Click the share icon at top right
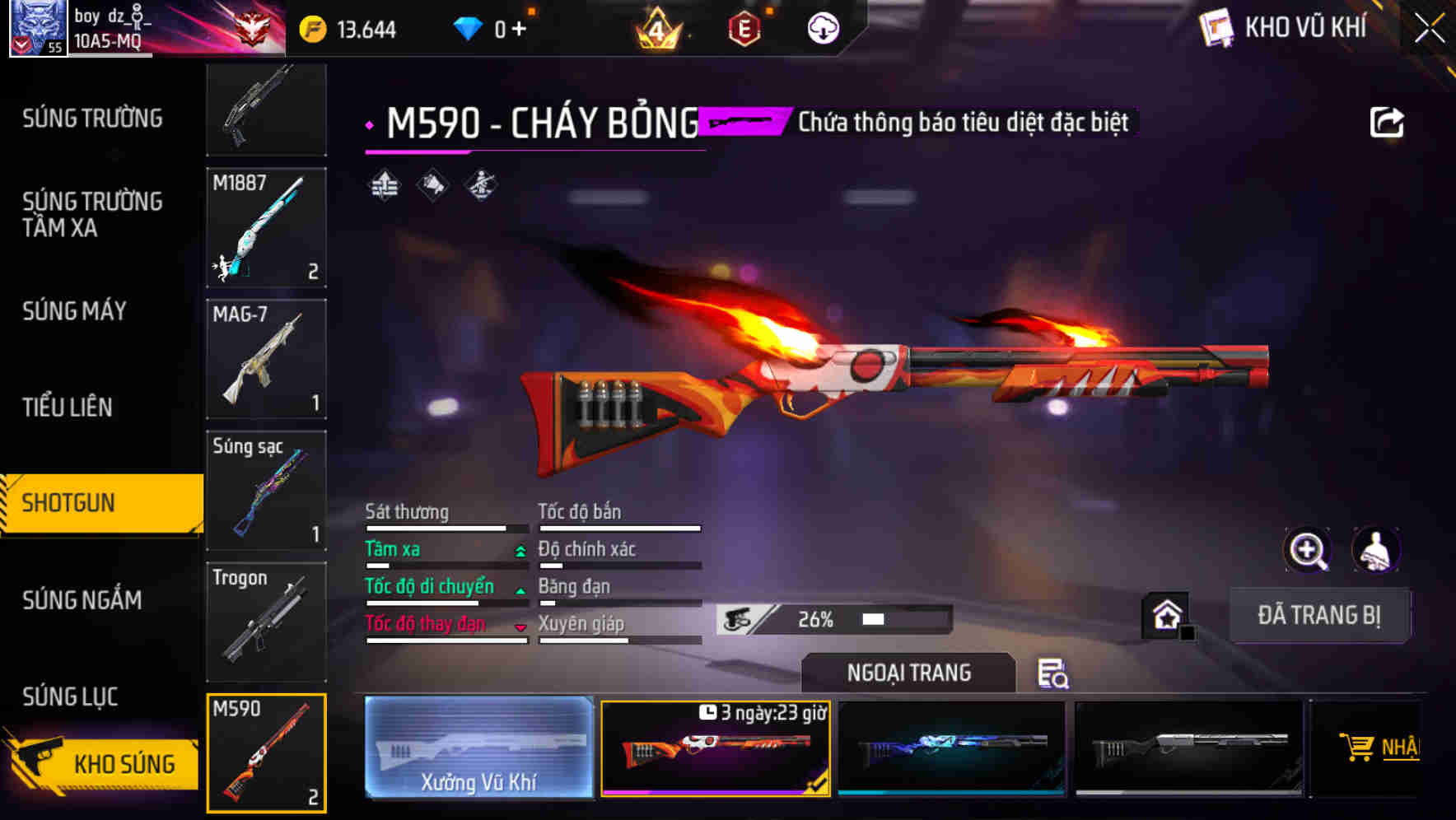Image resolution: width=1456 pixels, height=820 pixels. pos(1388,121)
